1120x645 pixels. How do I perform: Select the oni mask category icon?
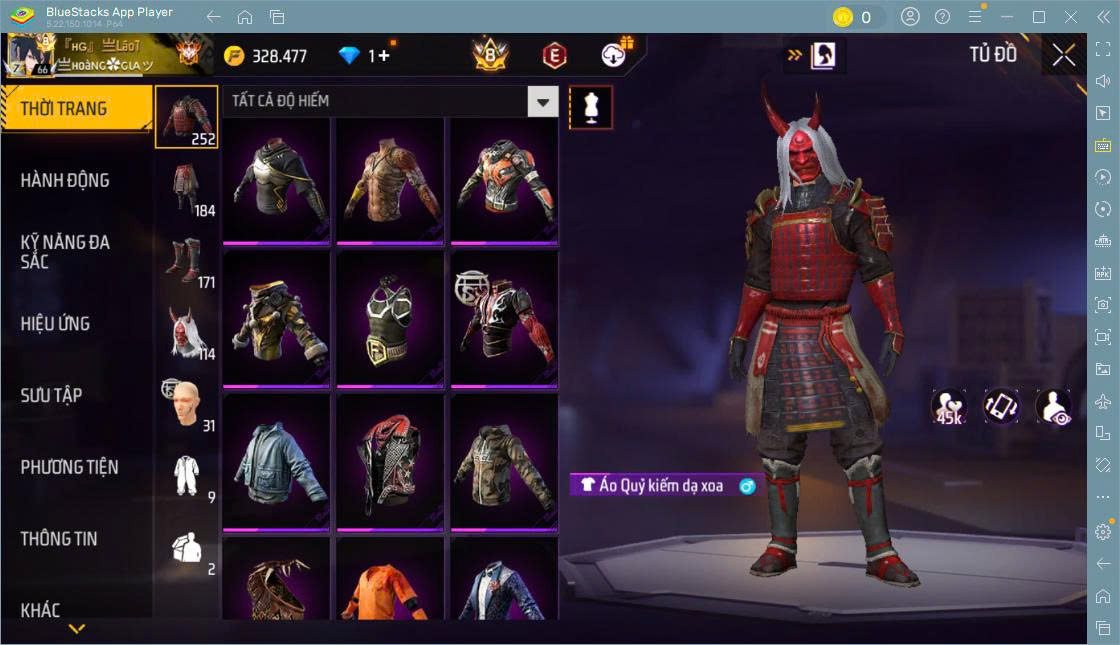tap(187, 332)
